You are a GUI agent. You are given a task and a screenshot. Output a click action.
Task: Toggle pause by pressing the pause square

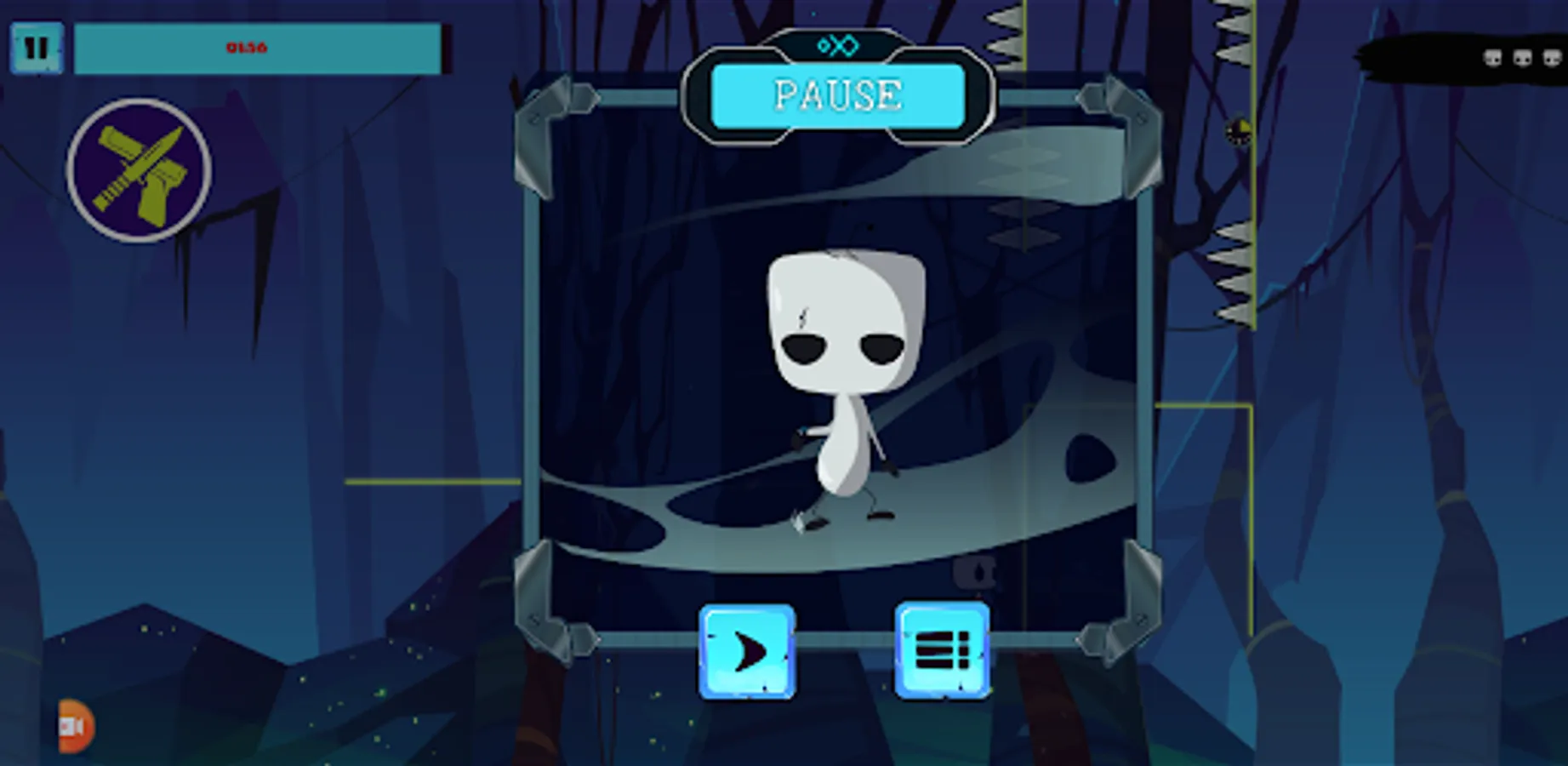pyautogui.click(x=36, y=49)
